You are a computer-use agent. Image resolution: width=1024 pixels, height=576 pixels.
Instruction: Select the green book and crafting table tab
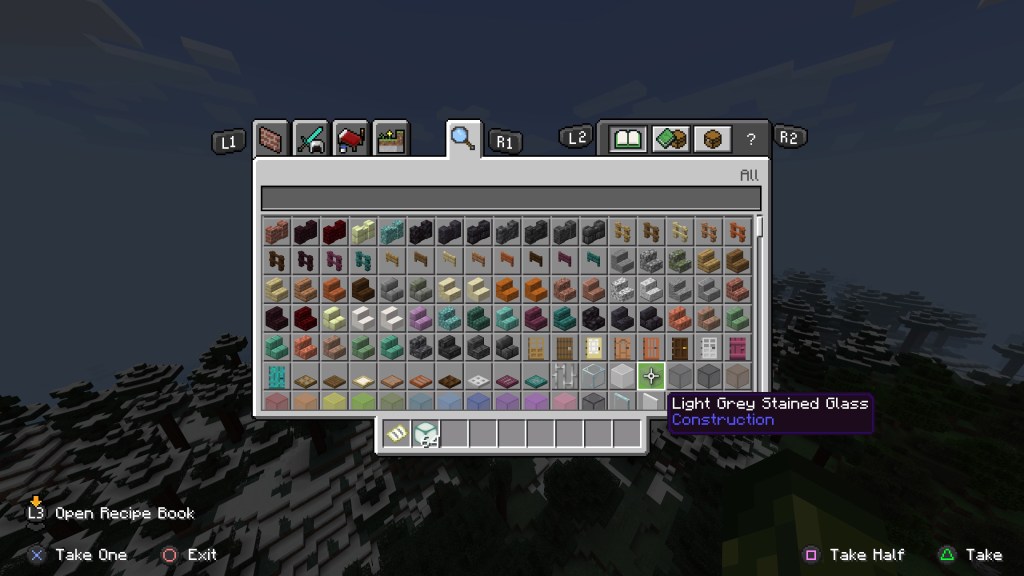pos(670,139)
